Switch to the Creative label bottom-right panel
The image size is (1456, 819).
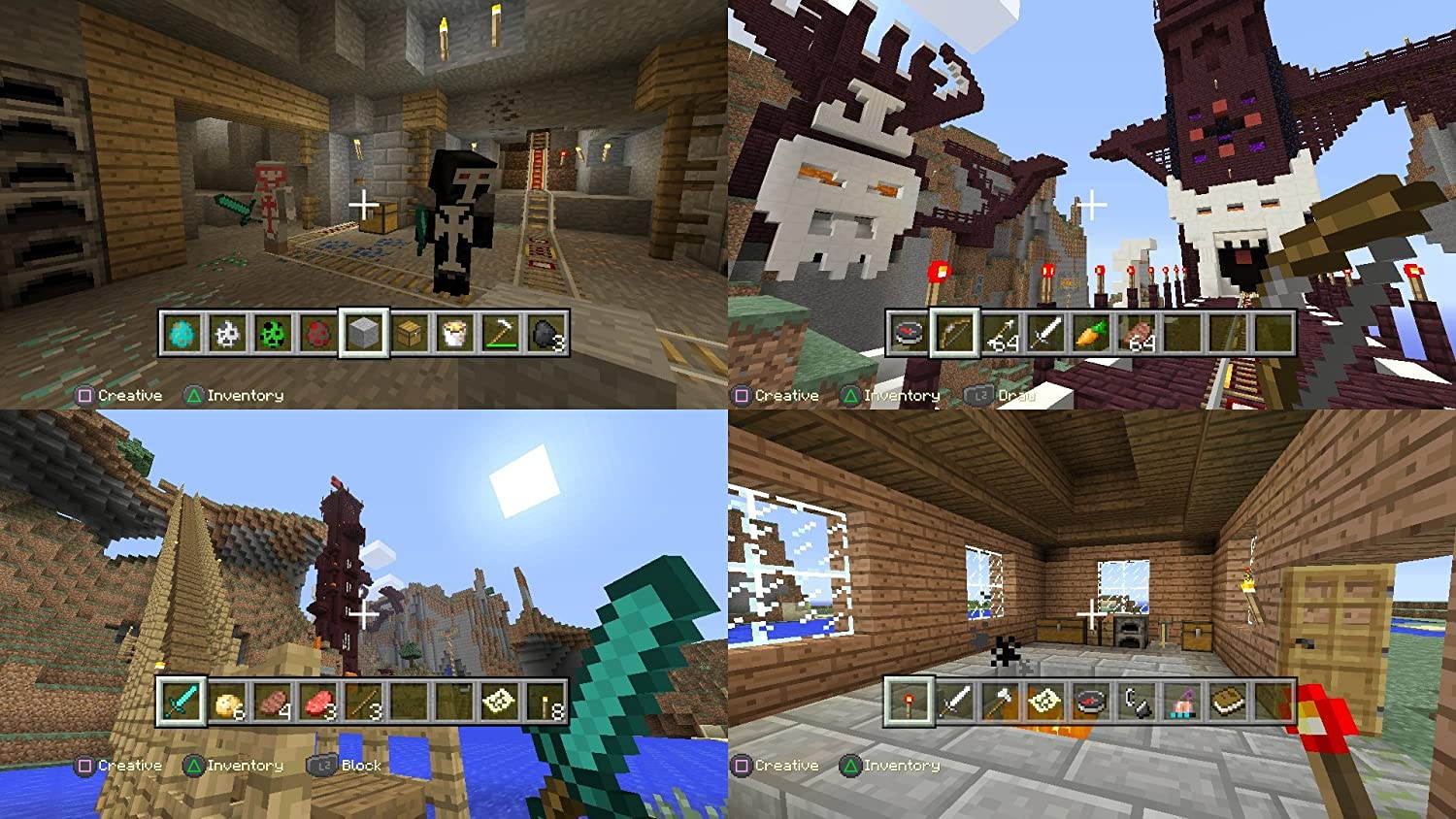coord(743,765)
